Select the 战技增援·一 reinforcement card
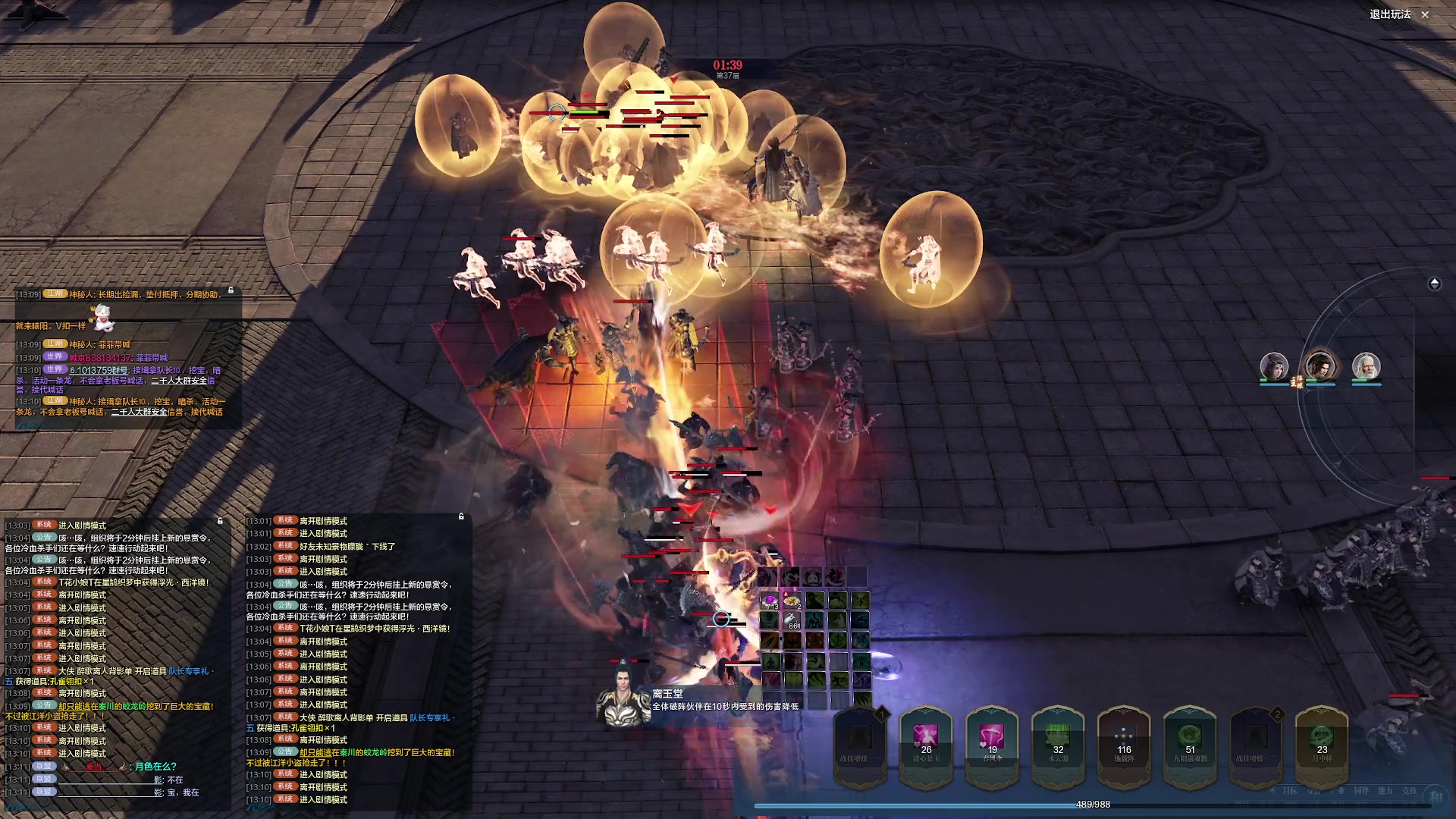Screen dimensions: 1456x819 point(860,742)
